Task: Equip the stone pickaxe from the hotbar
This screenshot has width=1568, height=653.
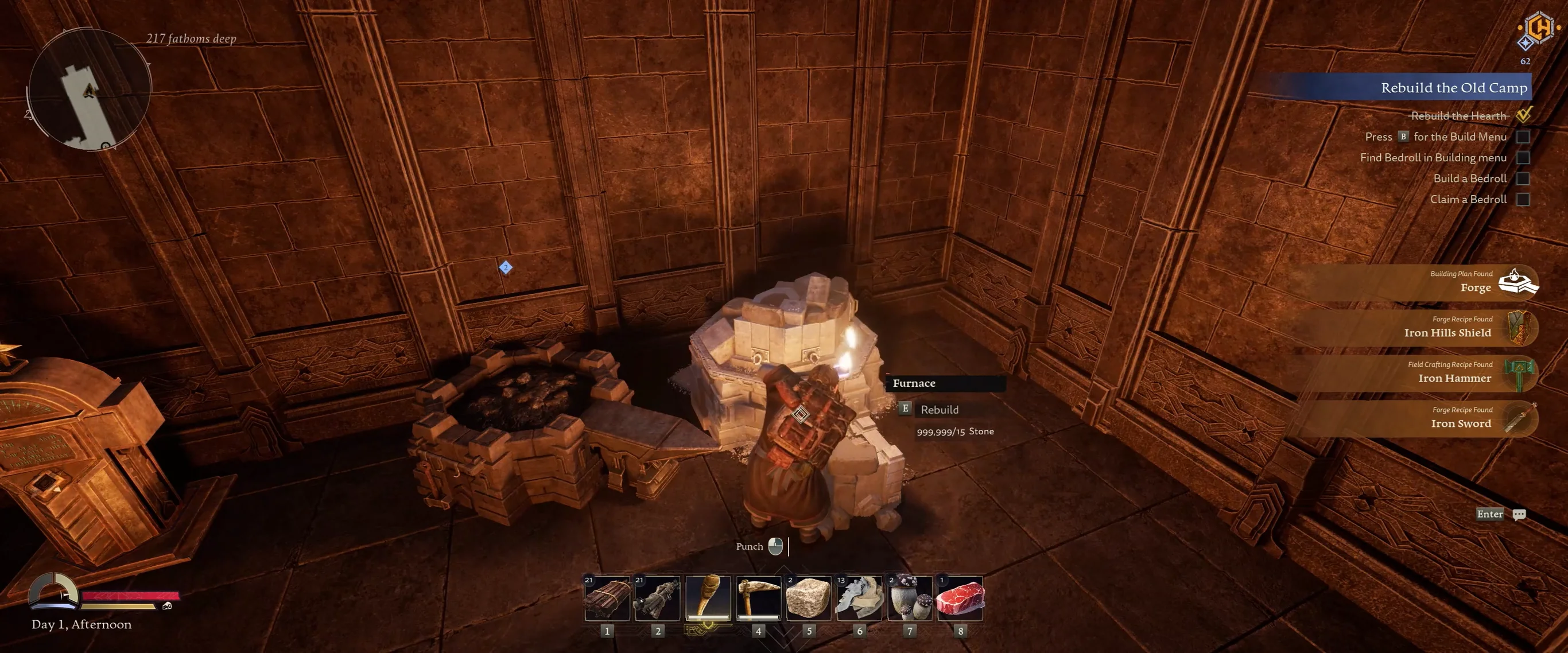Action: 758,598
